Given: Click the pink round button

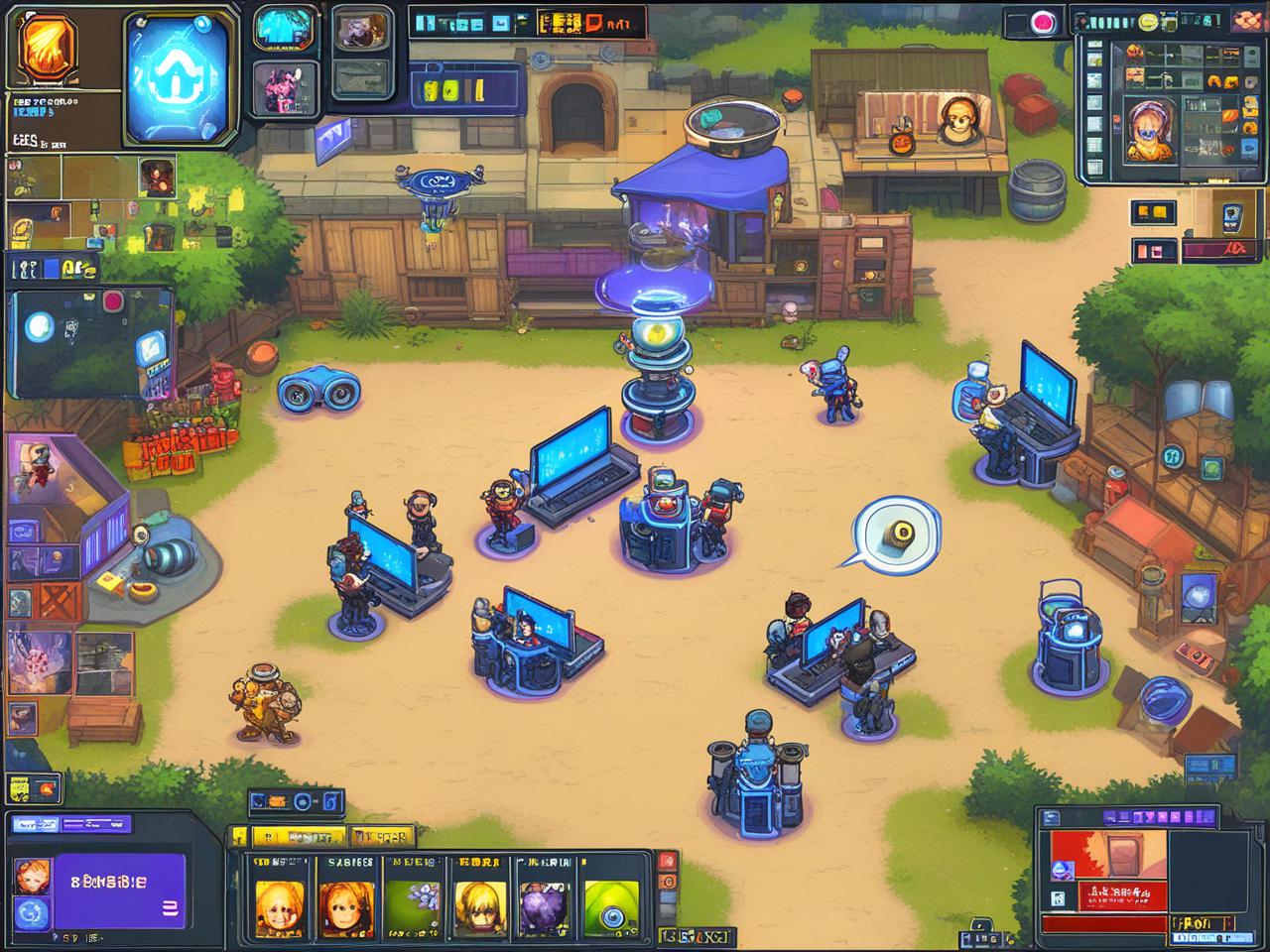Looking at the screenshot, I should pos(1042,21).
